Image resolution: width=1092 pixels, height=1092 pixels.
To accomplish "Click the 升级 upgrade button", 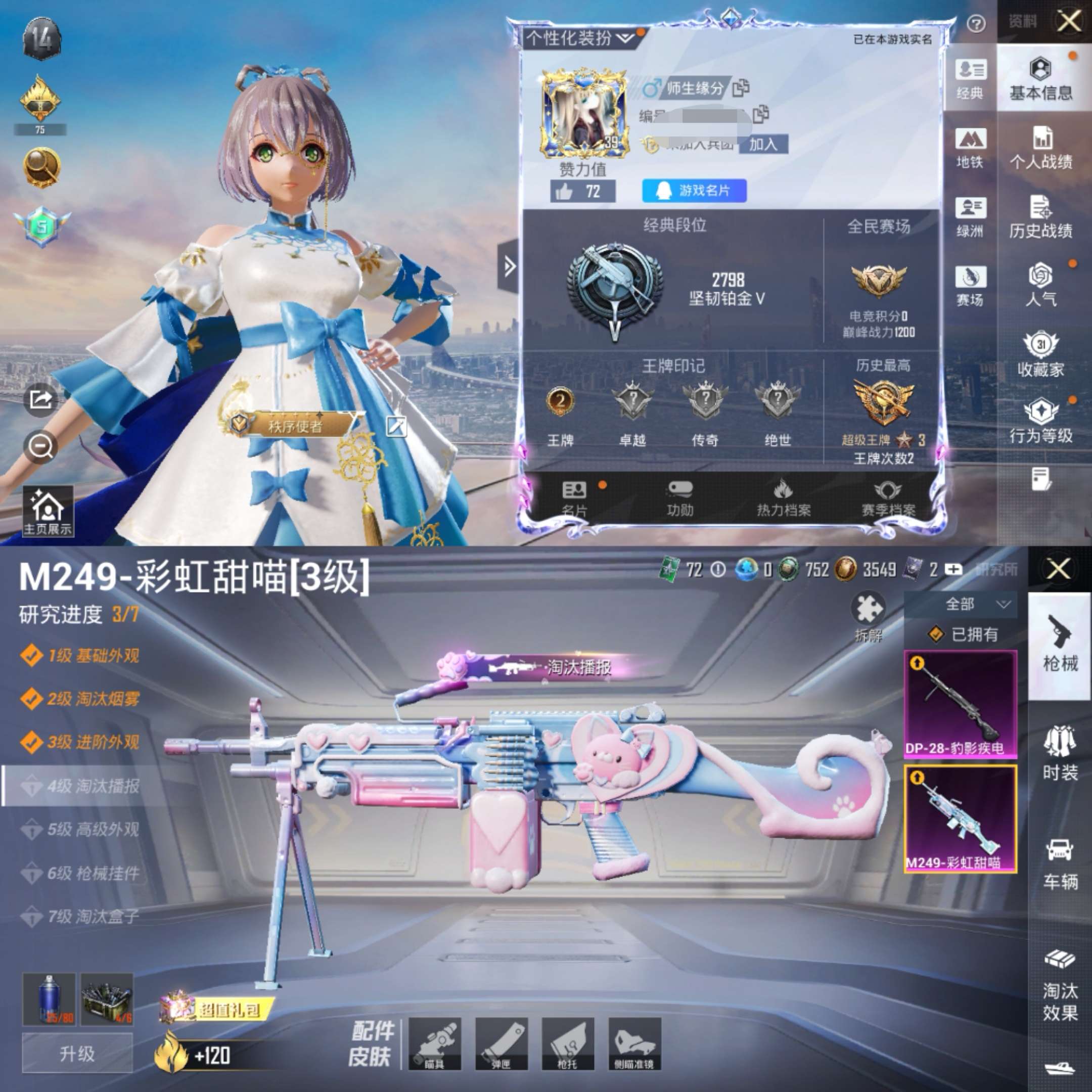I will (x=77, y=1054).
